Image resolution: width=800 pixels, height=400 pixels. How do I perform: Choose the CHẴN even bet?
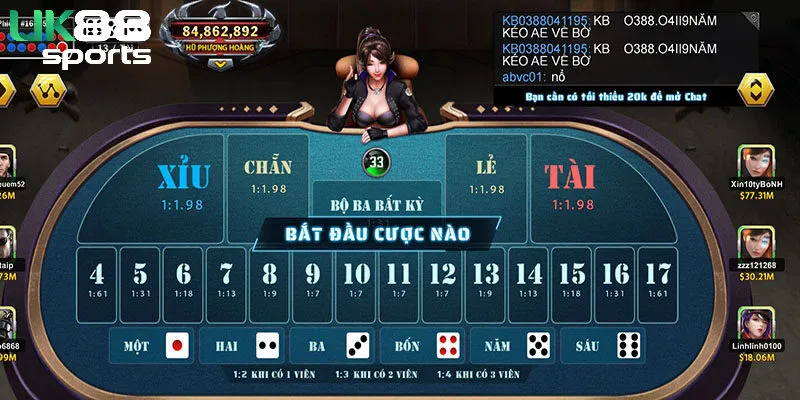tap(267, 175)
